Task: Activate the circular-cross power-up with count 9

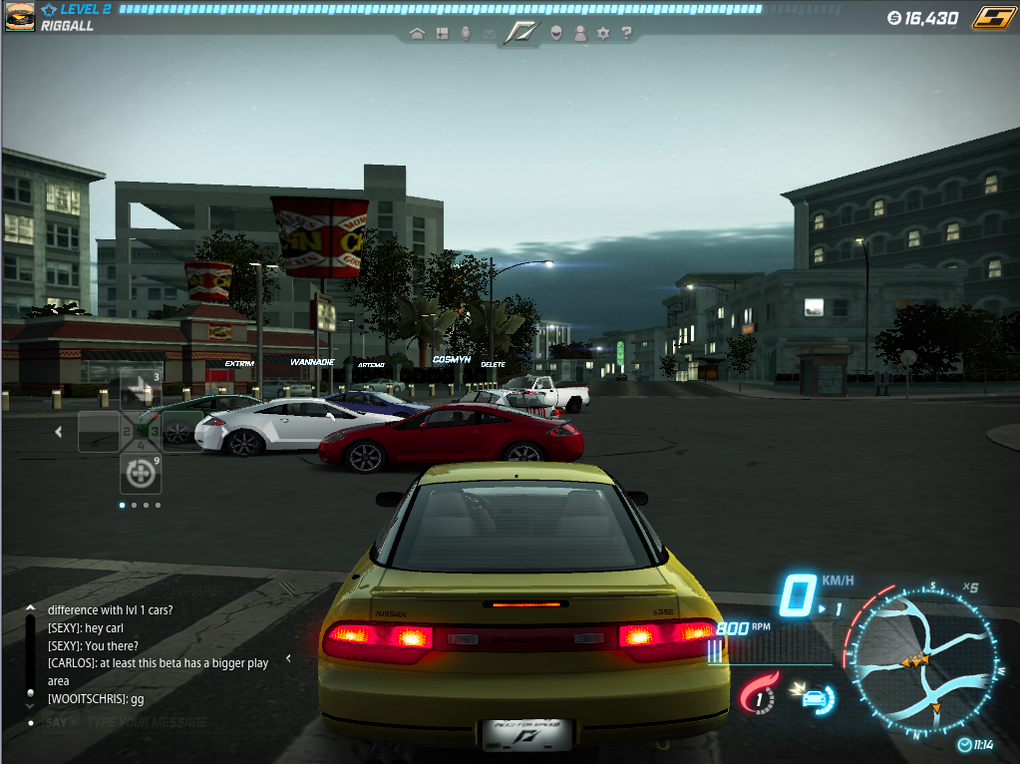Action: (x=141, y=474)
